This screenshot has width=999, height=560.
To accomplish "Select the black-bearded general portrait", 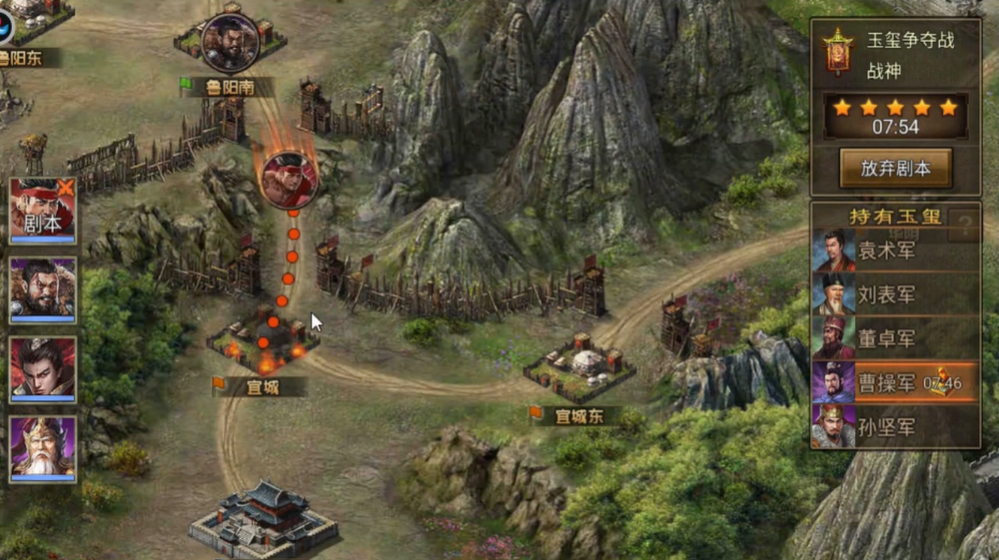I will click(x=43, y=289).
